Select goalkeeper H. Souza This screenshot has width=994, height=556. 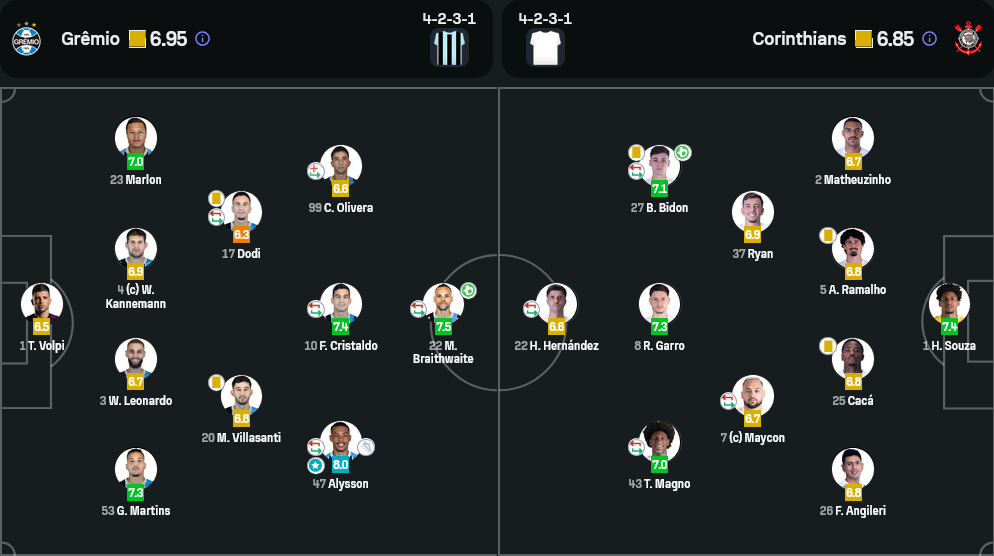click(x=949, y=304)
